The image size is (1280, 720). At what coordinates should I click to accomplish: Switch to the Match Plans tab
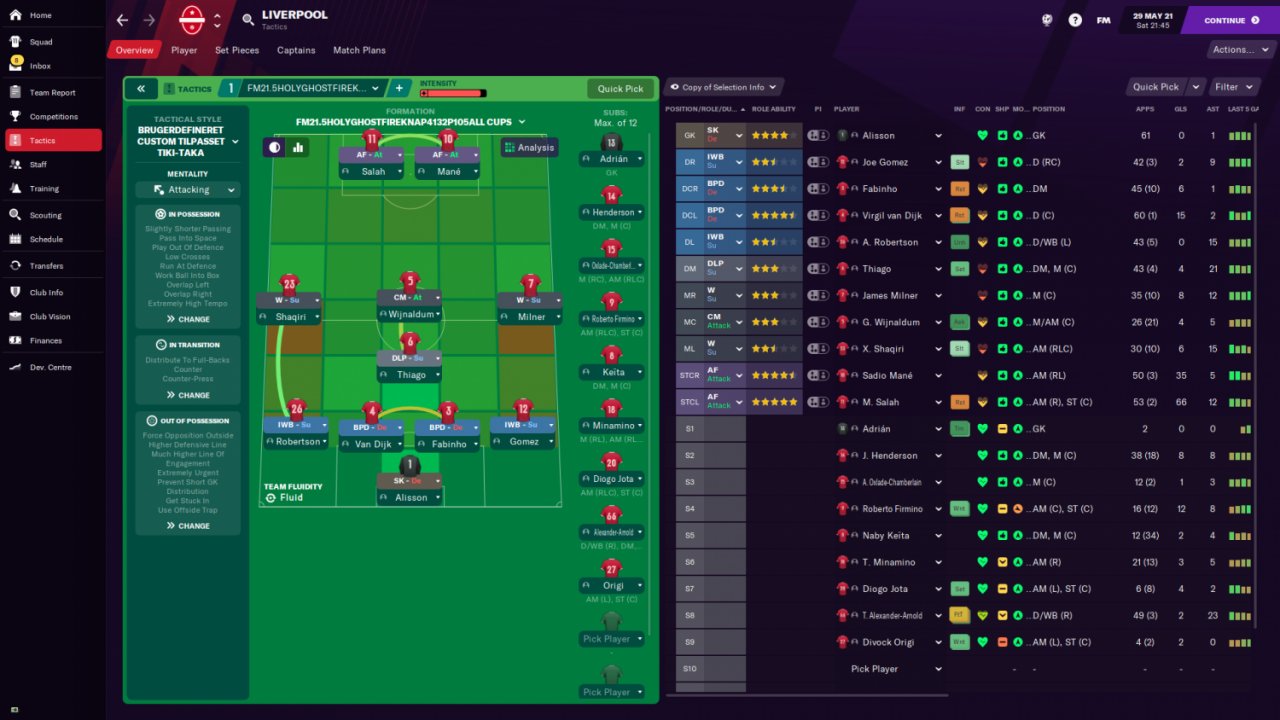(359, 50)
